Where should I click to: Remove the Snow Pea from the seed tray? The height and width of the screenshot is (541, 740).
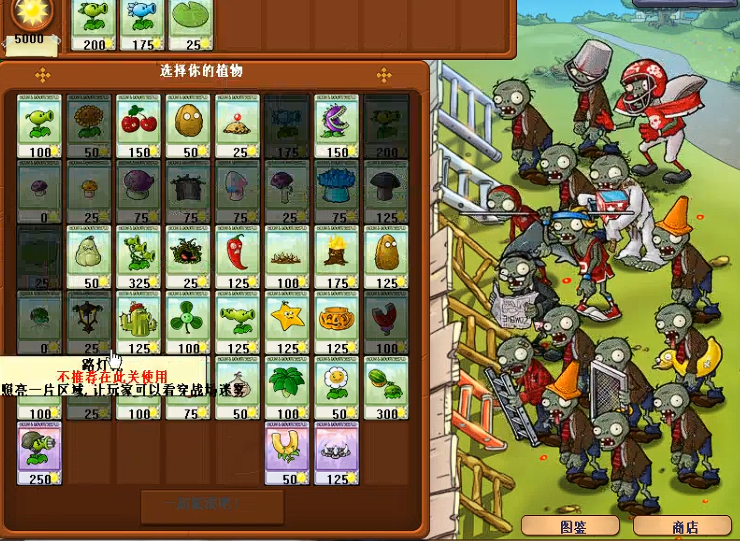tap(141, 24)
